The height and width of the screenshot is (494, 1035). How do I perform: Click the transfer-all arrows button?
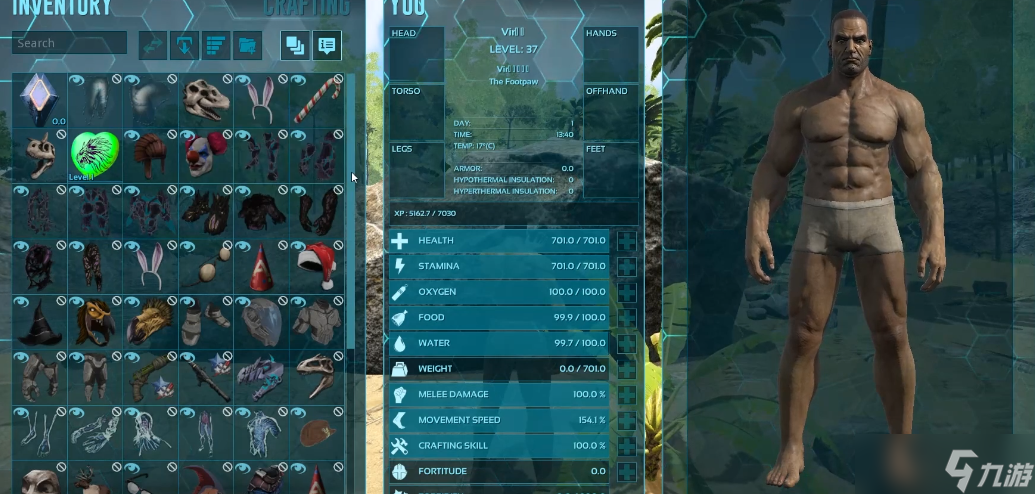click(x=153, y=44)
